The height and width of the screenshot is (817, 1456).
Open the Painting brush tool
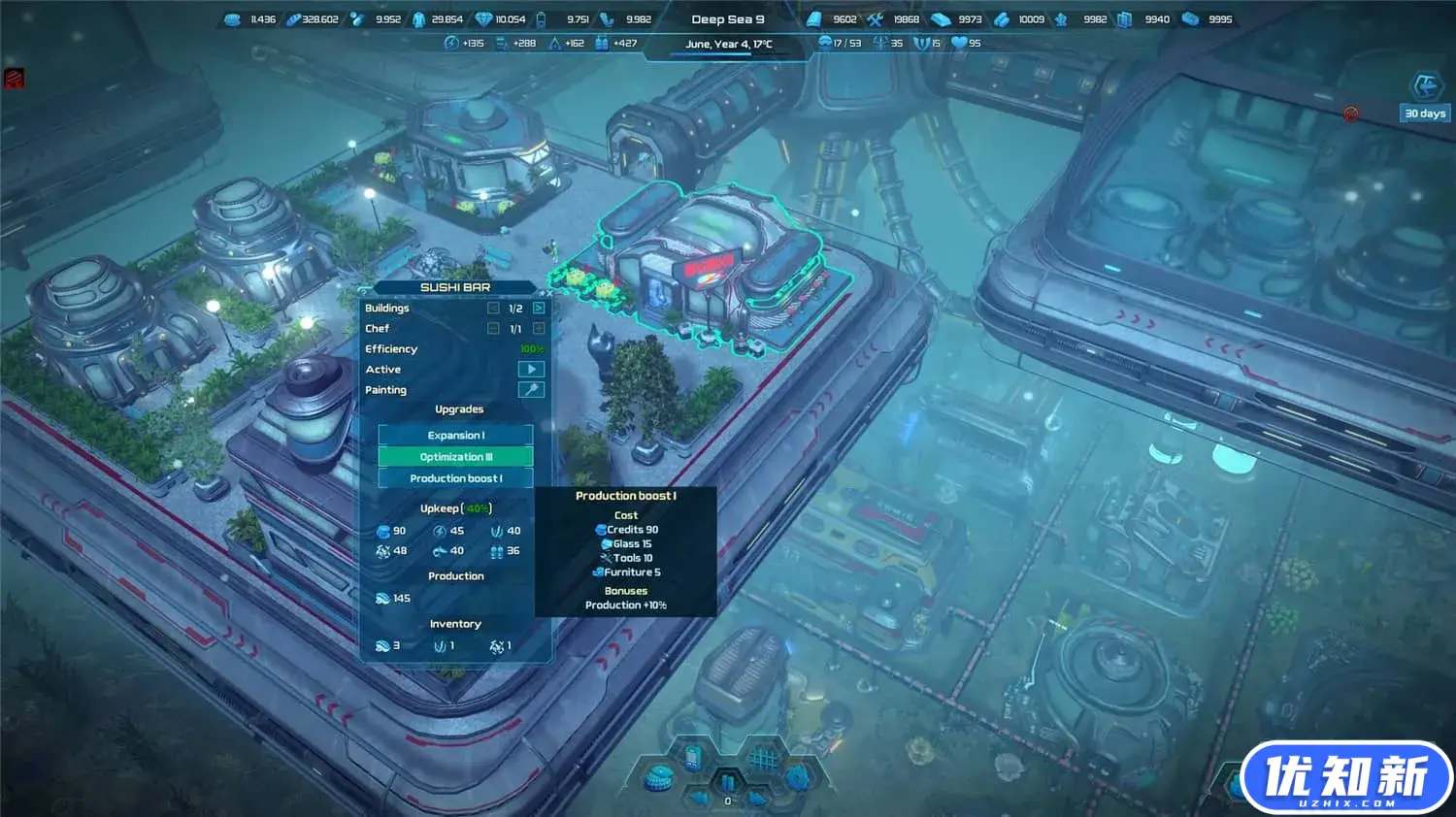click(x=531, y=390)
